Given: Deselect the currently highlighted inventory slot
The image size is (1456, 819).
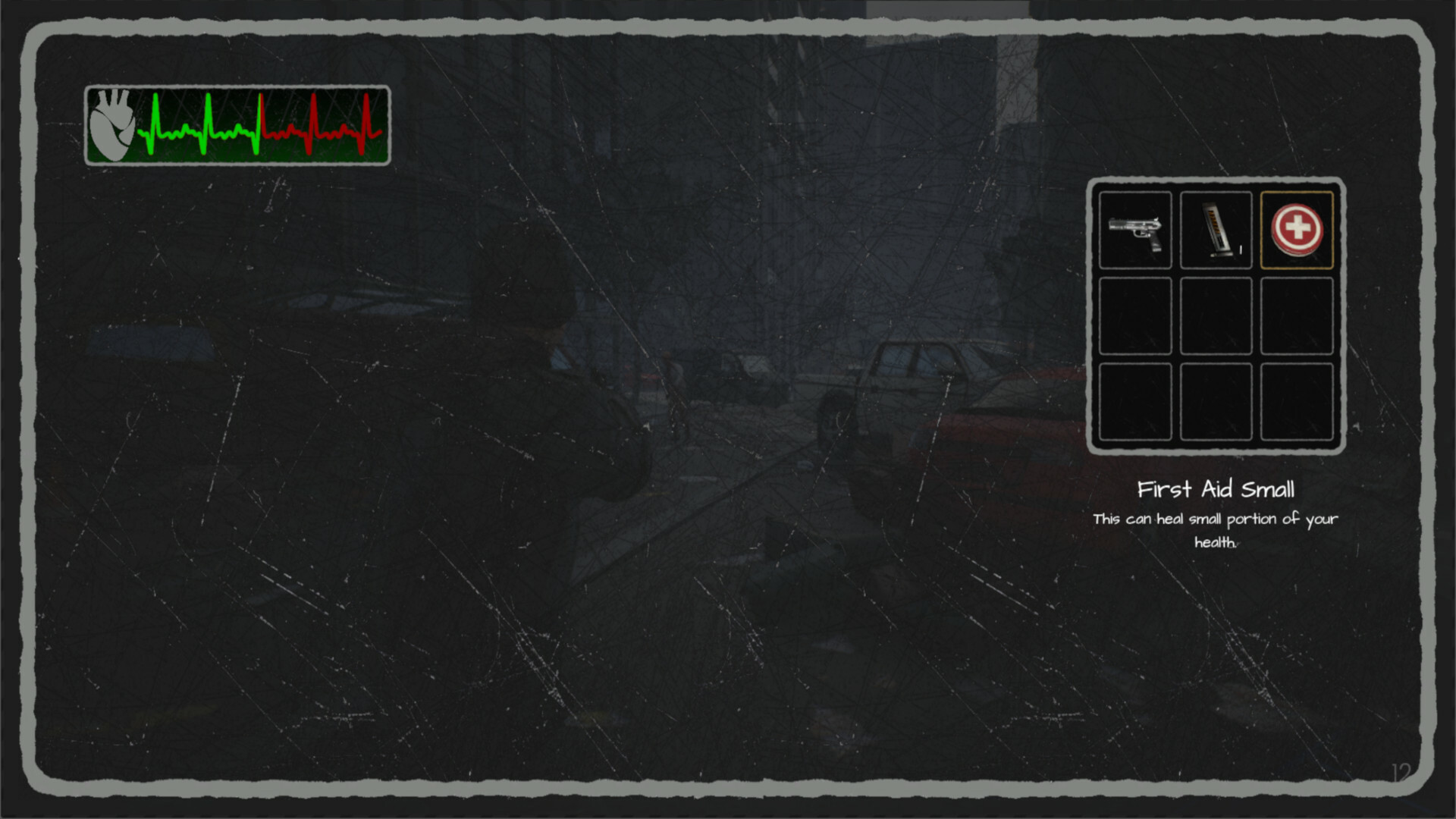Looking at the screenshot, I should click(1297, 230).
